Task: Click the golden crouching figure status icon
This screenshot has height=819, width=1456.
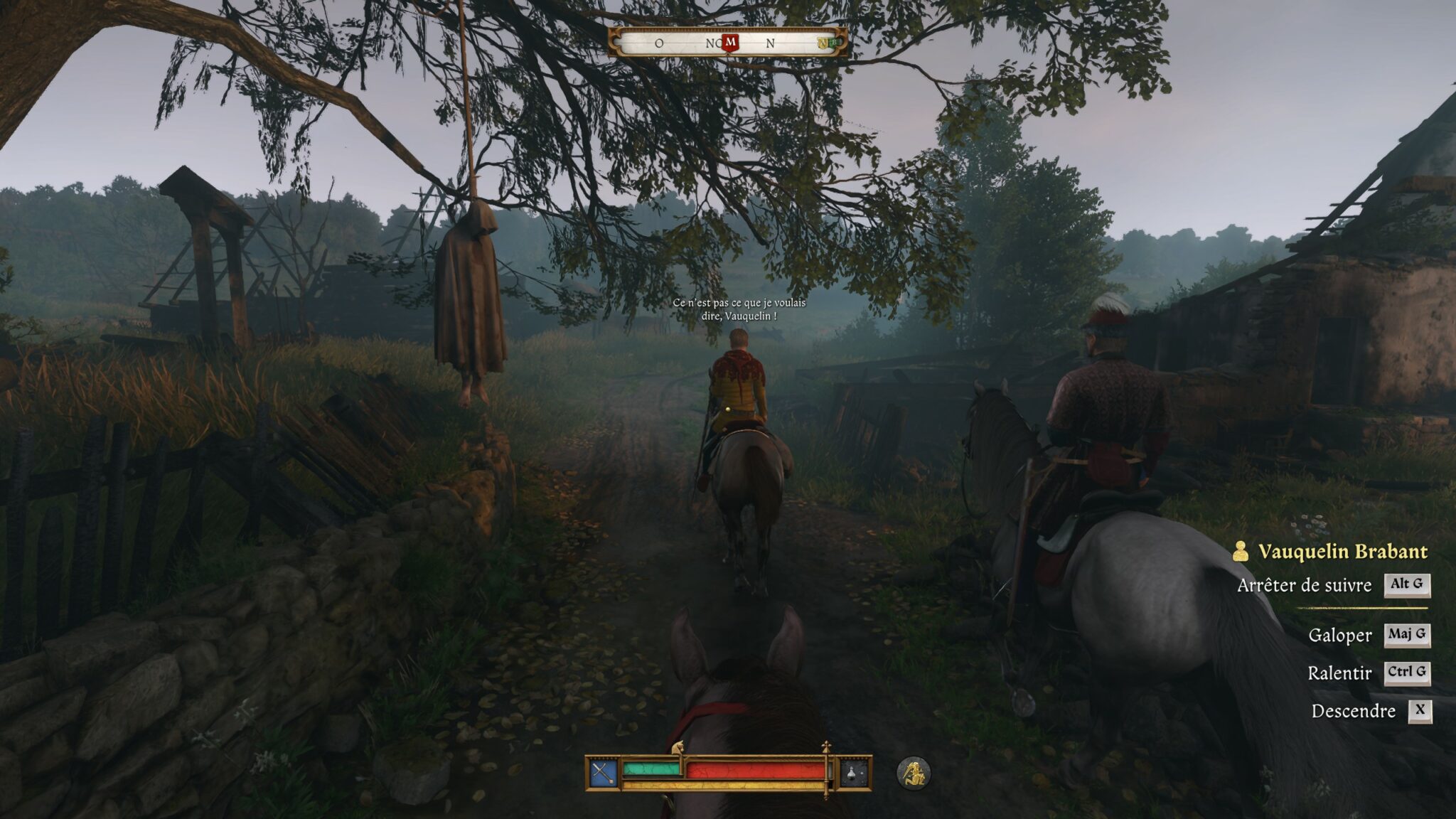Action: click(x=914, y=773)
